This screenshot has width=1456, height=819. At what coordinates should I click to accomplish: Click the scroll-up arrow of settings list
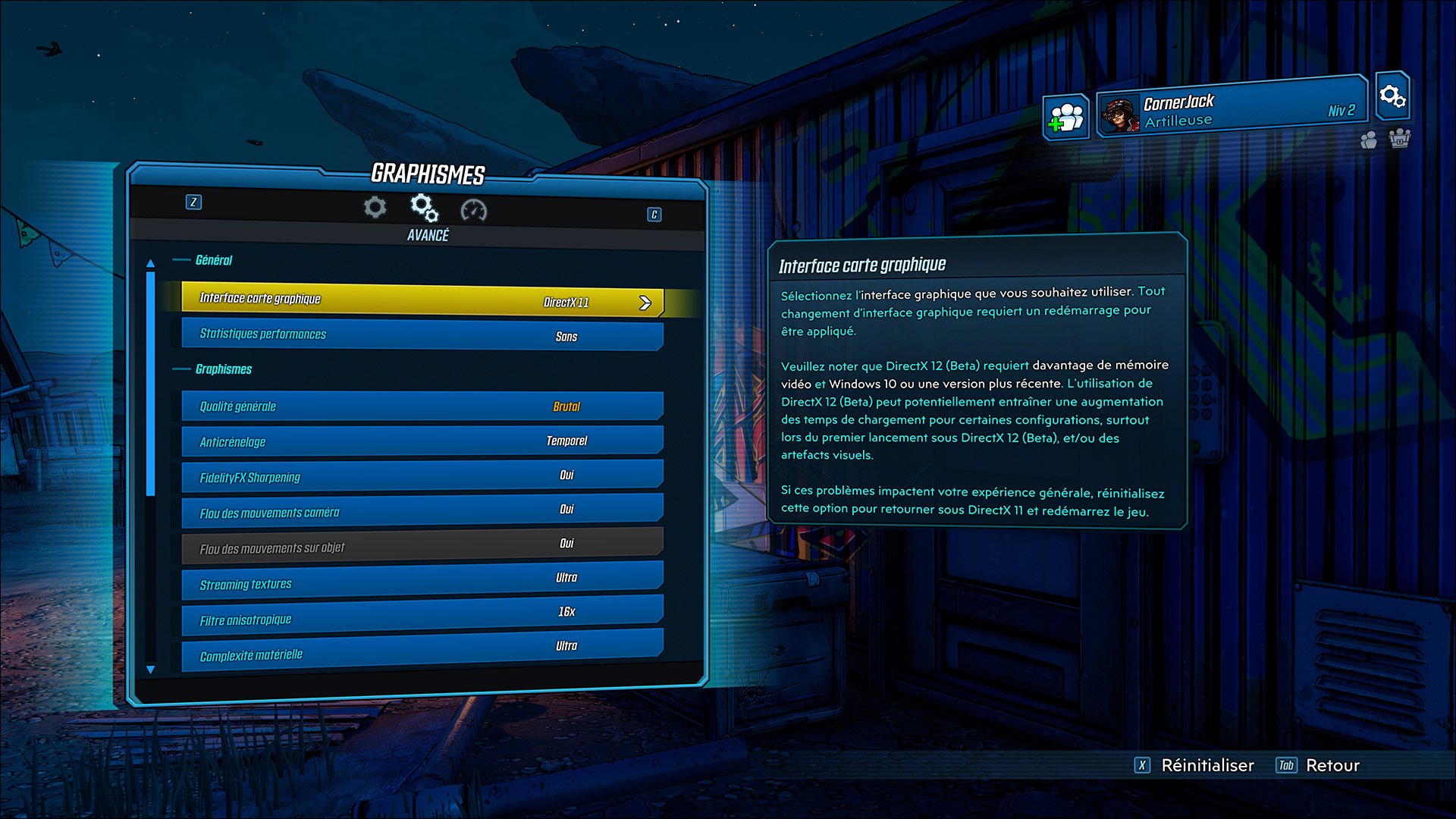pyautogui.click(x=150, y=263)
